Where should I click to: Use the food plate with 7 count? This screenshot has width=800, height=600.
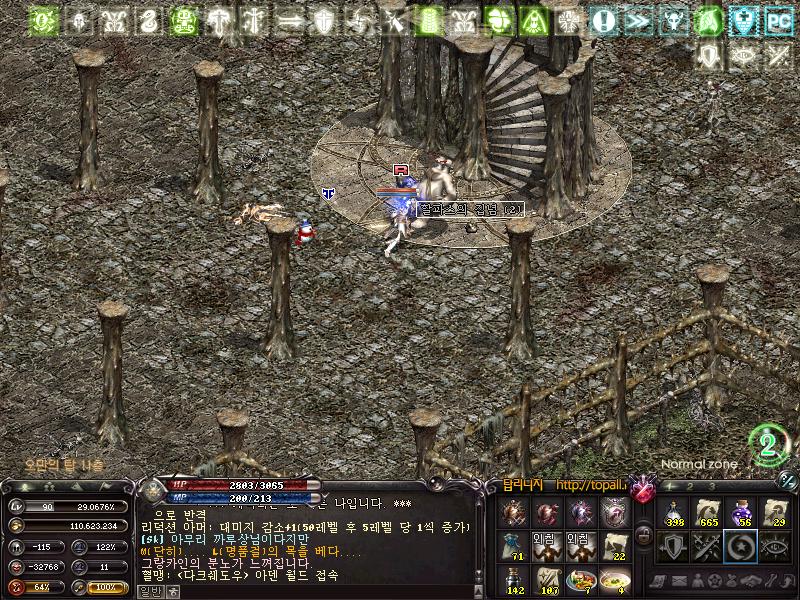[x=581, y=580]
